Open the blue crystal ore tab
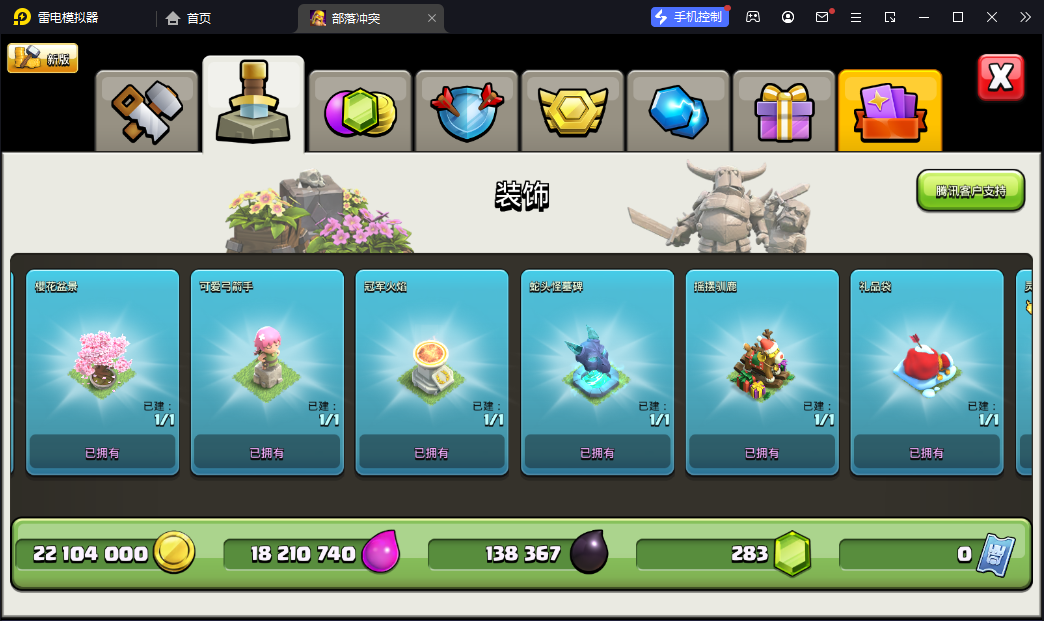This screenshot has width=1044, height=621. [679, 110]
